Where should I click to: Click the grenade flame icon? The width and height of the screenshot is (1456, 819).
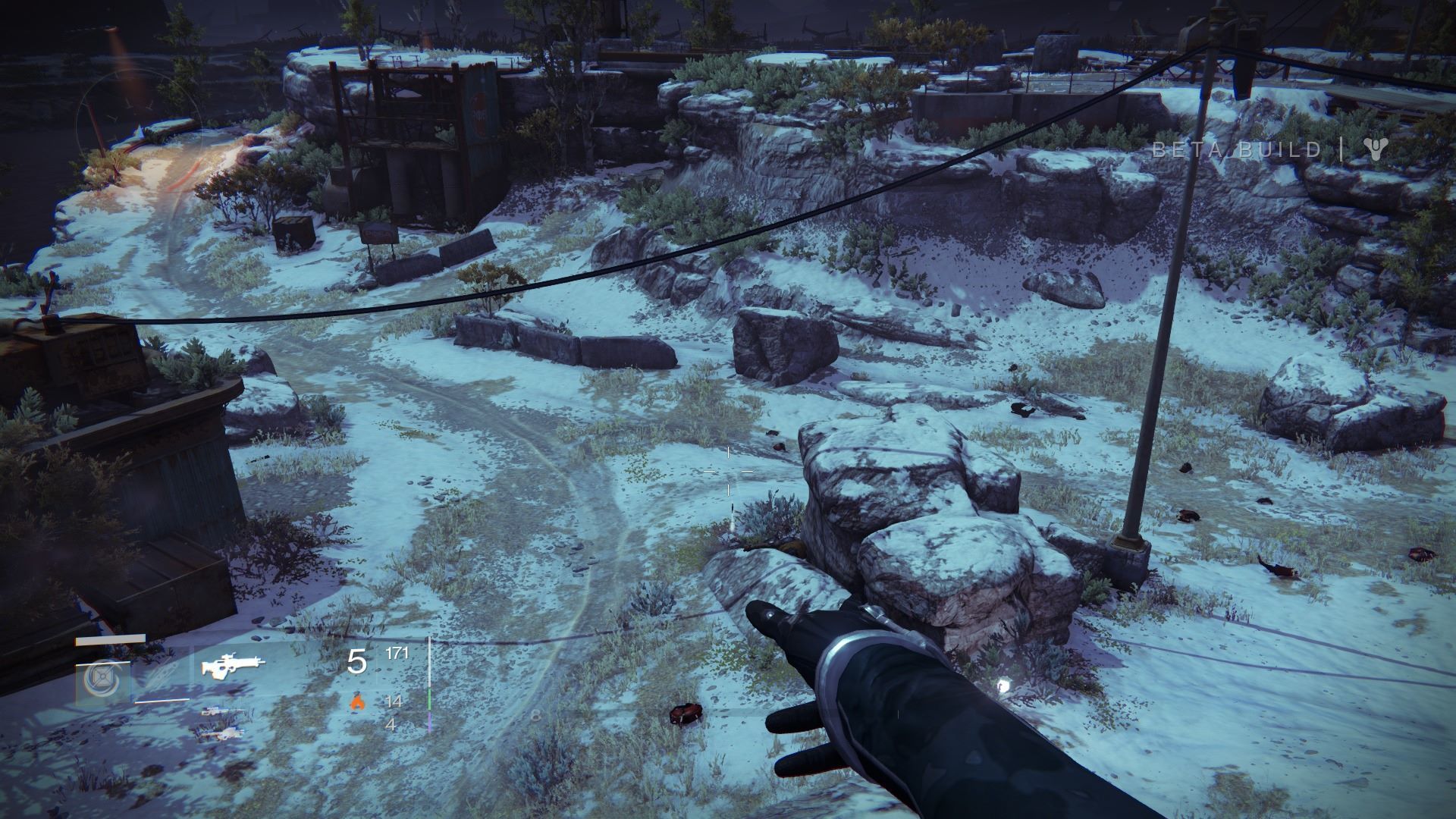[356, 702]
